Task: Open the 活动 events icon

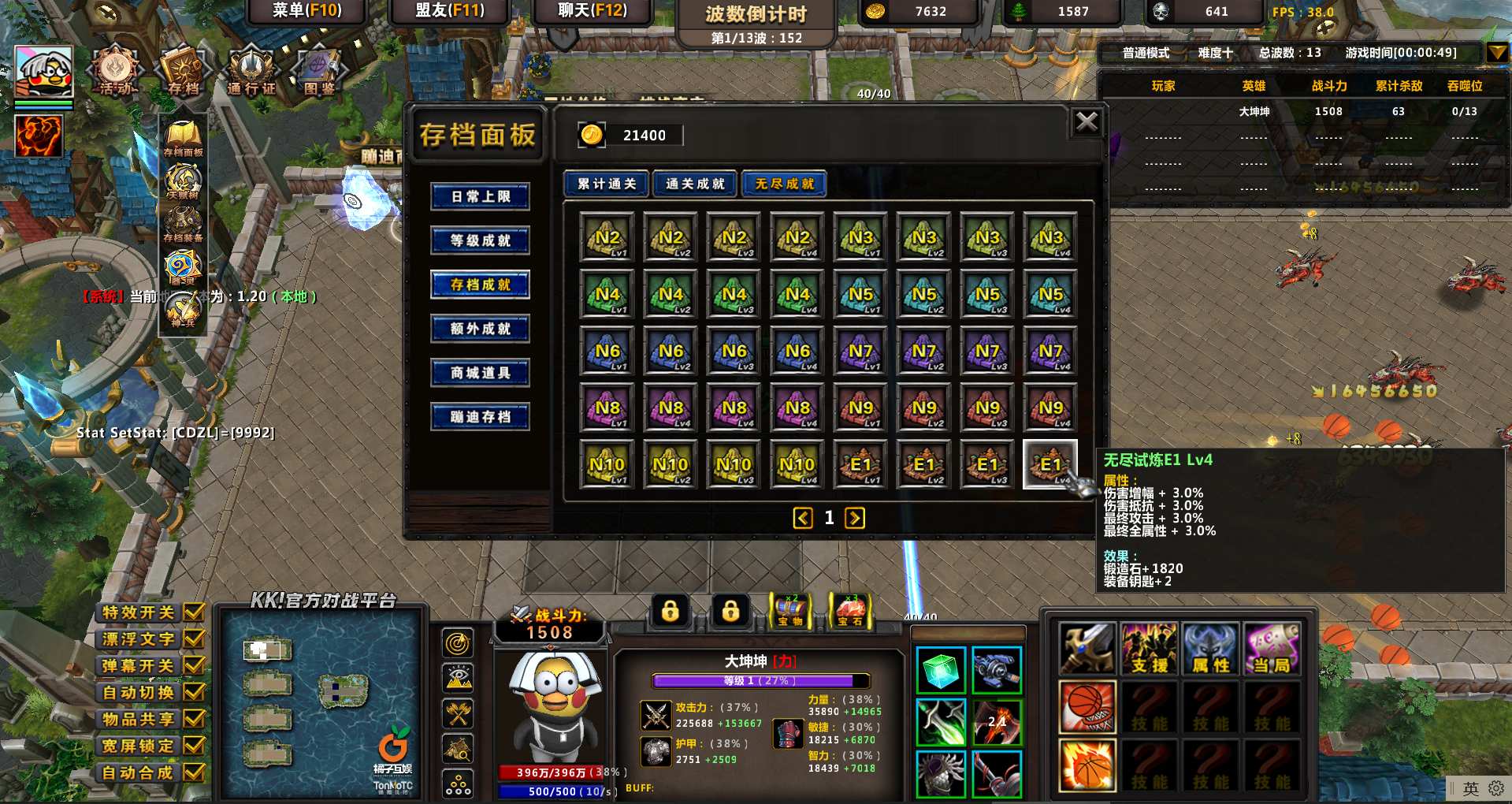Action: (116, 71)
